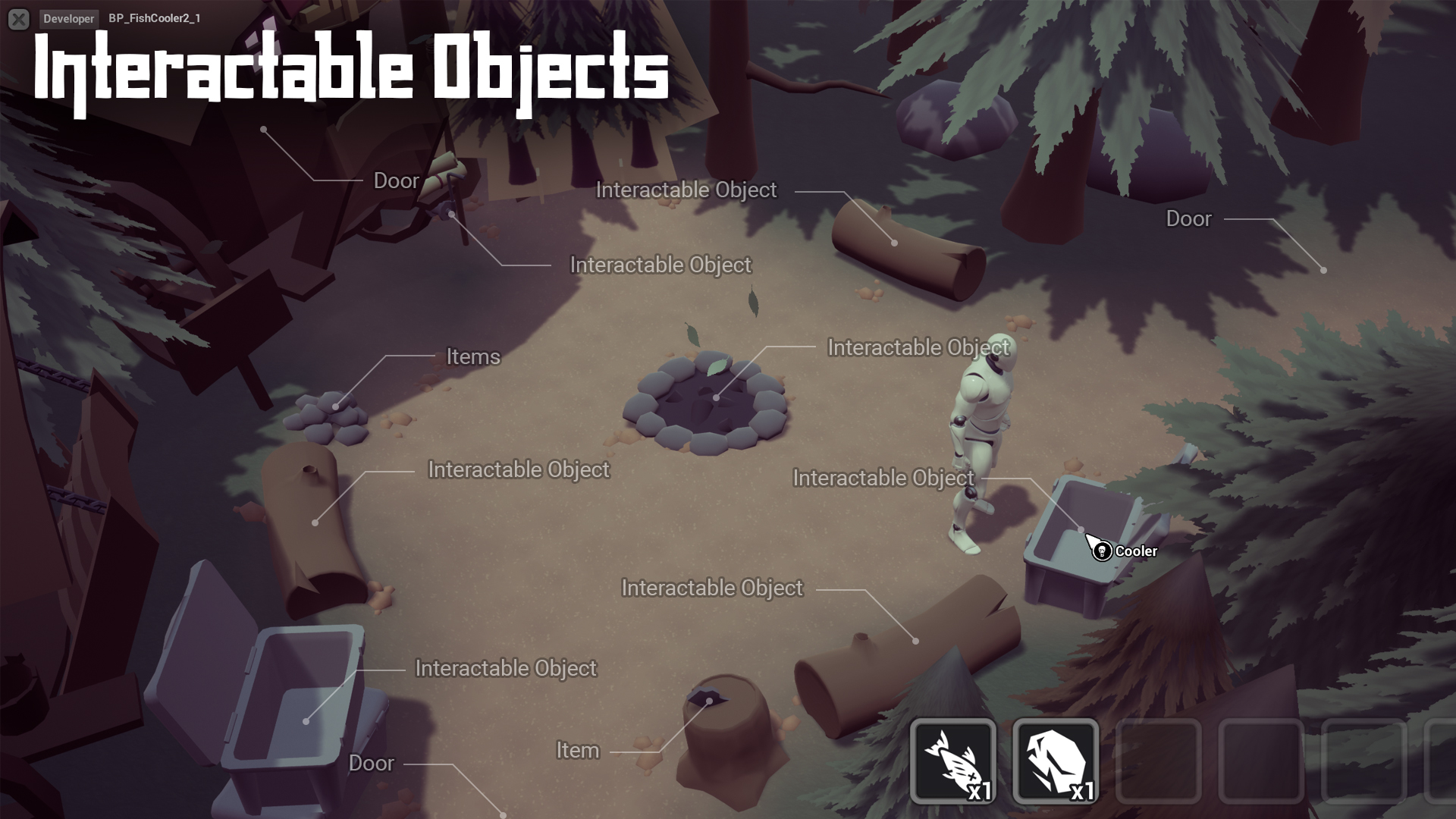This screenshot has height=819, width=1456.
Task: Select the rock item hotbar slot
Action: pyautogui.click(x=1056, y=761)
